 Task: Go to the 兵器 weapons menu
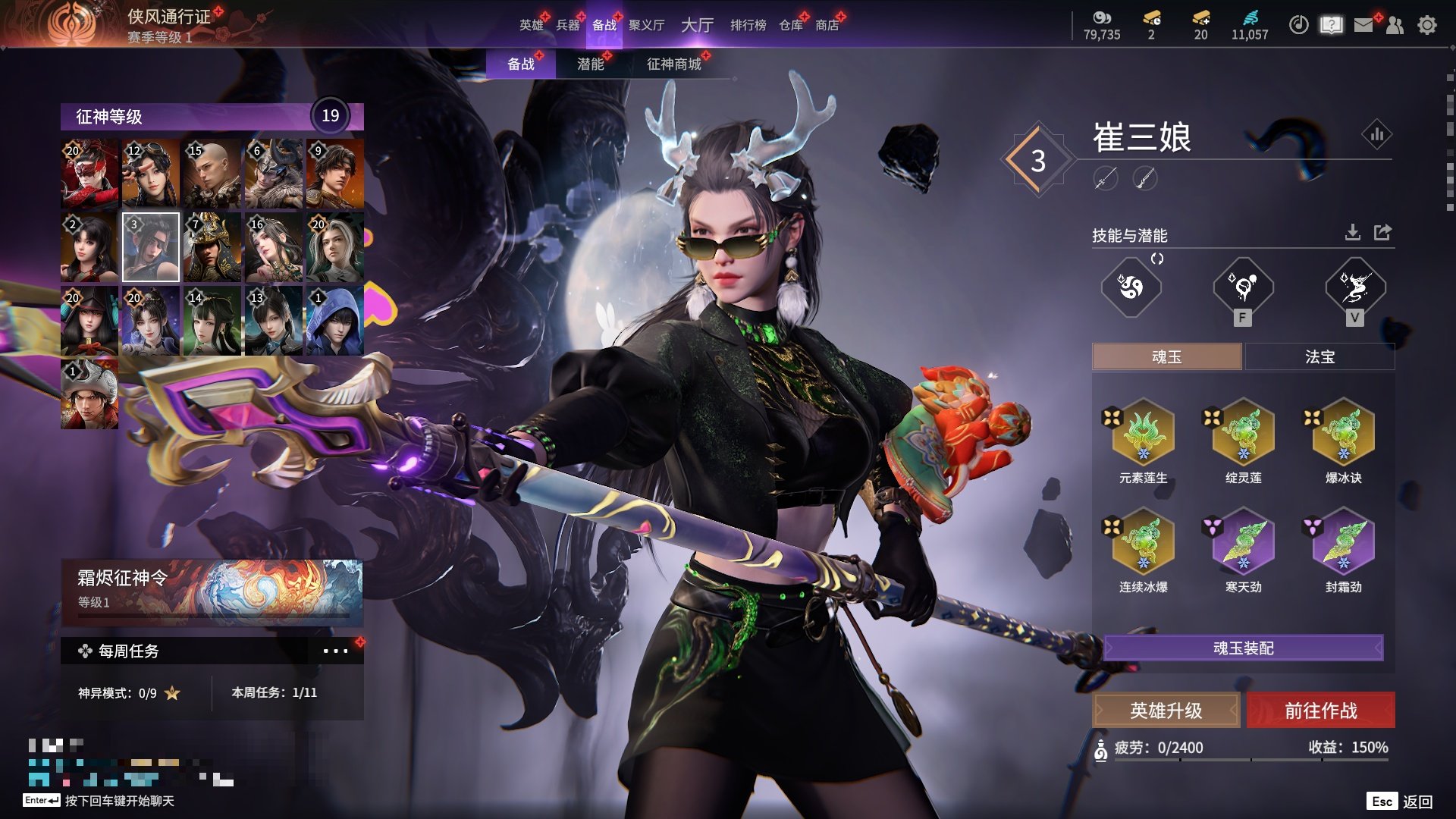567,25
